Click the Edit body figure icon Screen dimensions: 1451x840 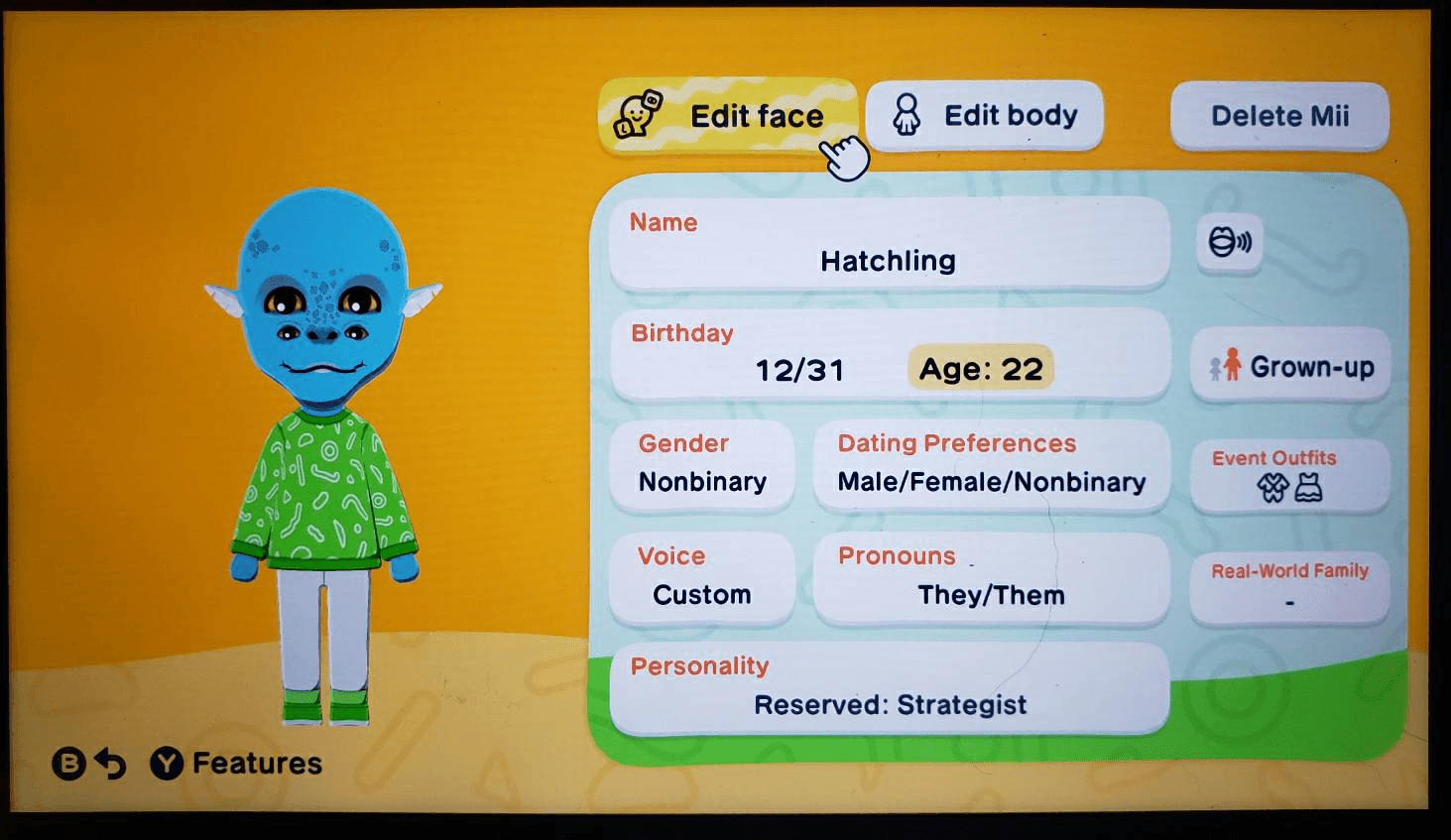pyautogui.click(x=906, y=114)
